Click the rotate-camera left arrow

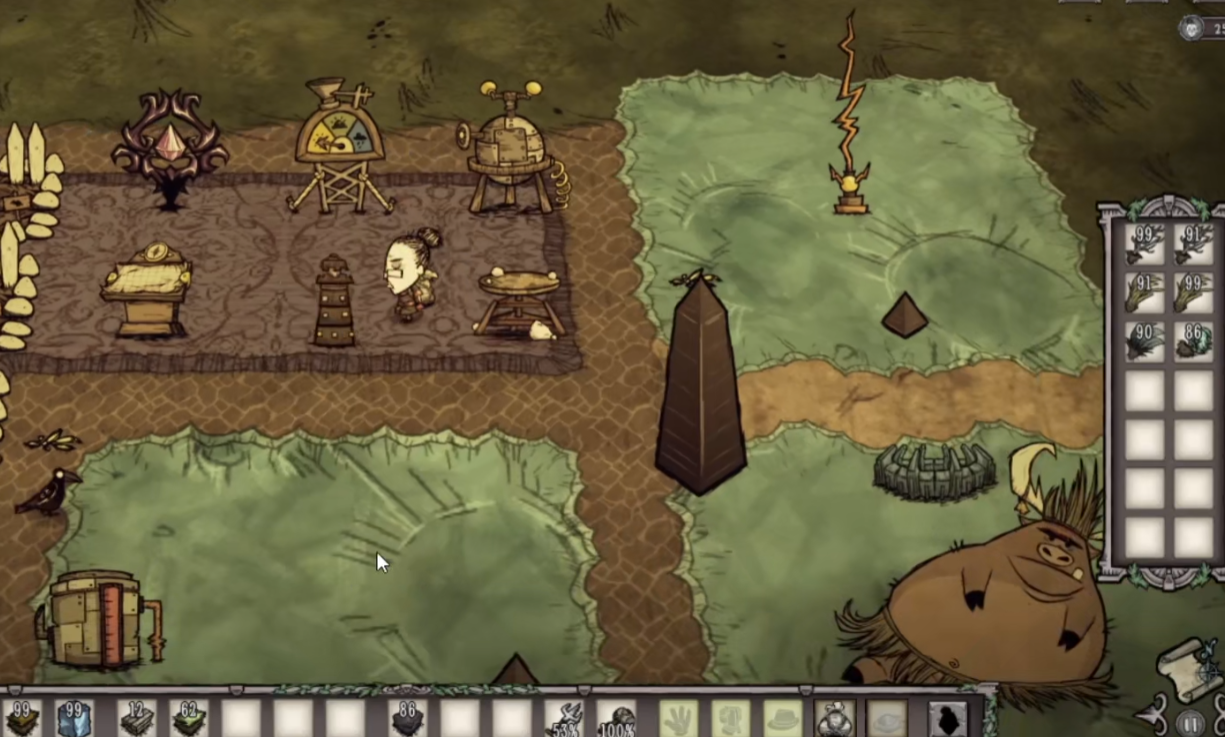click(x=1152, y=715)
